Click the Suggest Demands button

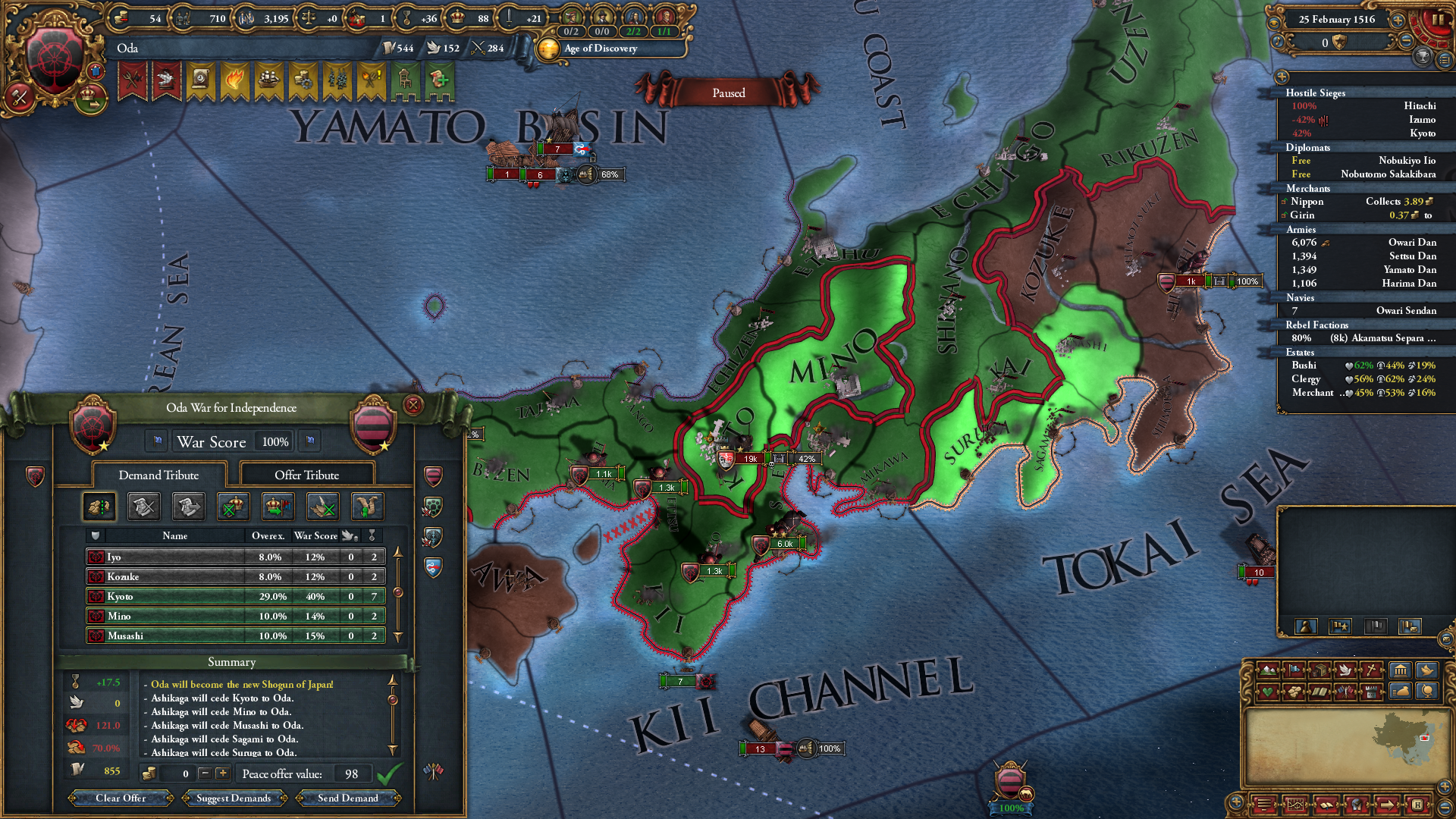(x=234, y=798)
